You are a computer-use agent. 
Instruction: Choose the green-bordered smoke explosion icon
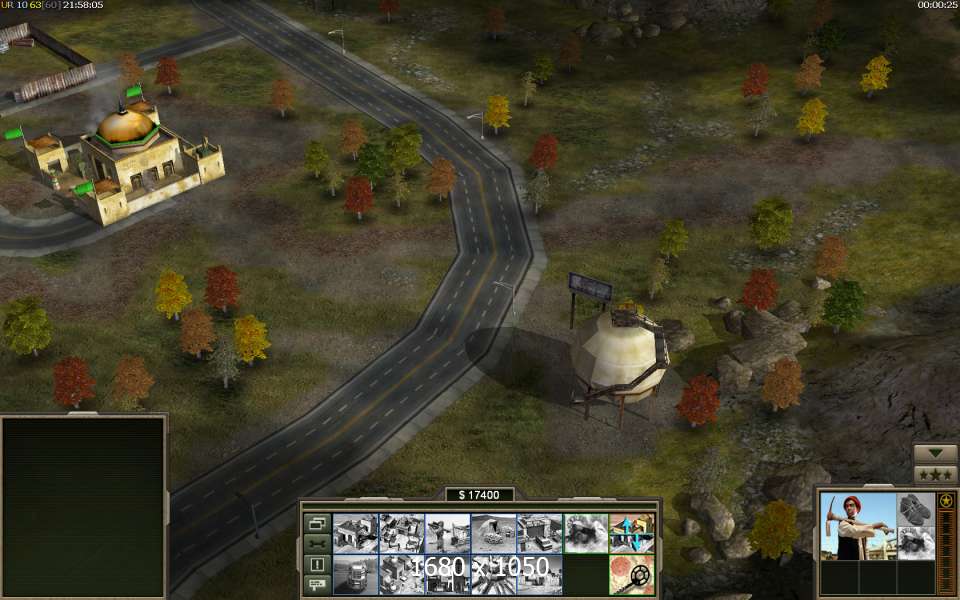coord(586,533)
